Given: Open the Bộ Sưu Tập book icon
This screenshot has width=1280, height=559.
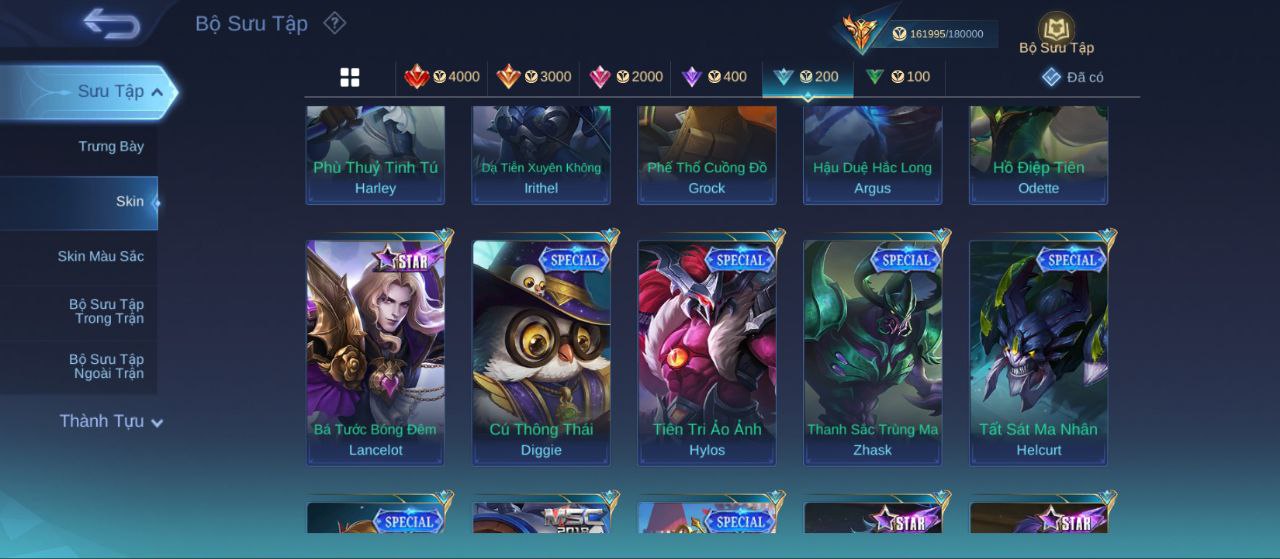Looking at the screenshot, I should pos(1056,32).
